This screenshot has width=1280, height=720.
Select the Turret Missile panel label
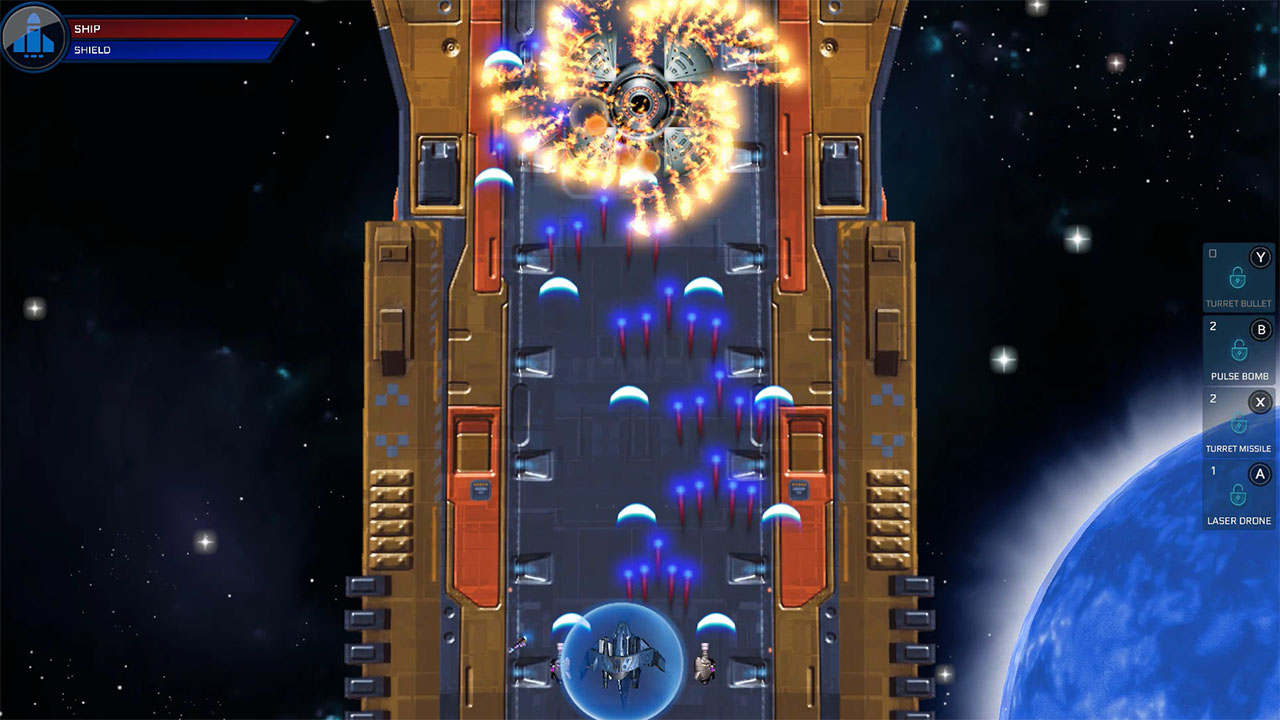tap(1238, 446)
